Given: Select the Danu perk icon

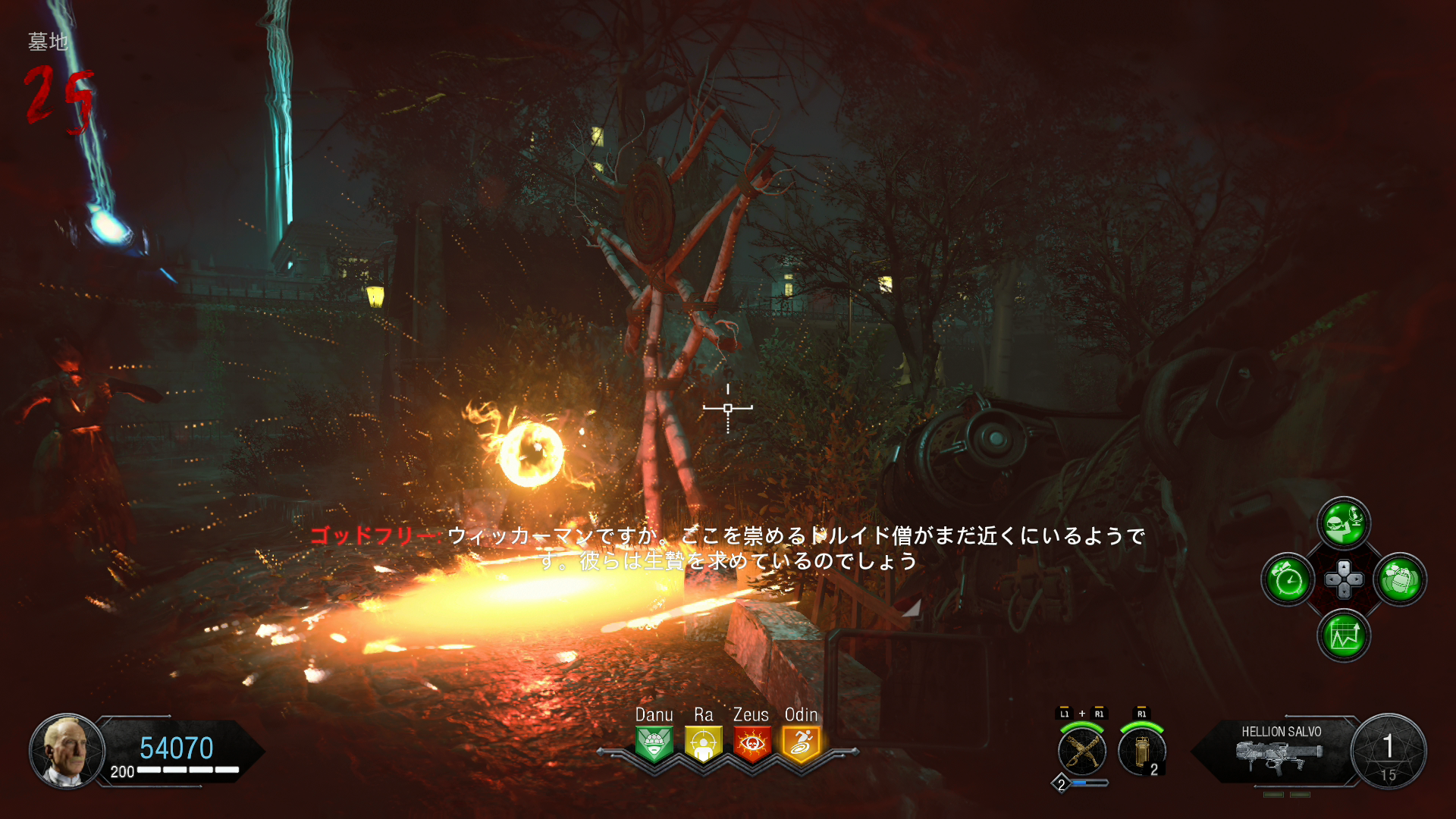Looking at the screenshot, I should pos(654,744).
